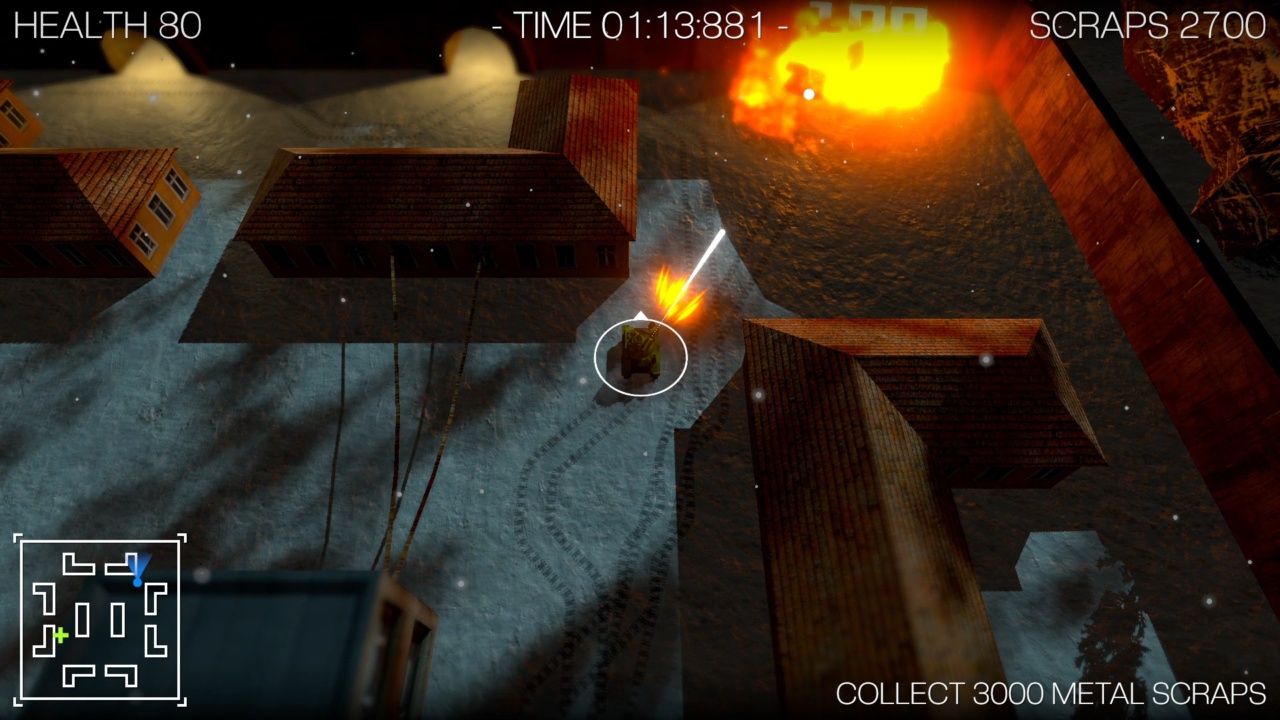1280x720 pixels.
Task: Toggle the minimap display
Action: [98, 620]
